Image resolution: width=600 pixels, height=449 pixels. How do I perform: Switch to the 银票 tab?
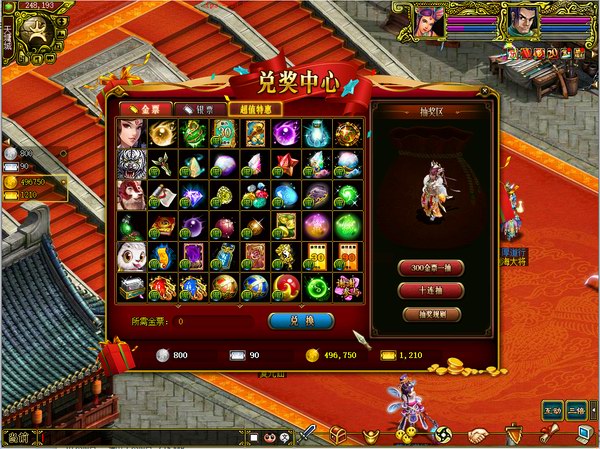197,109
